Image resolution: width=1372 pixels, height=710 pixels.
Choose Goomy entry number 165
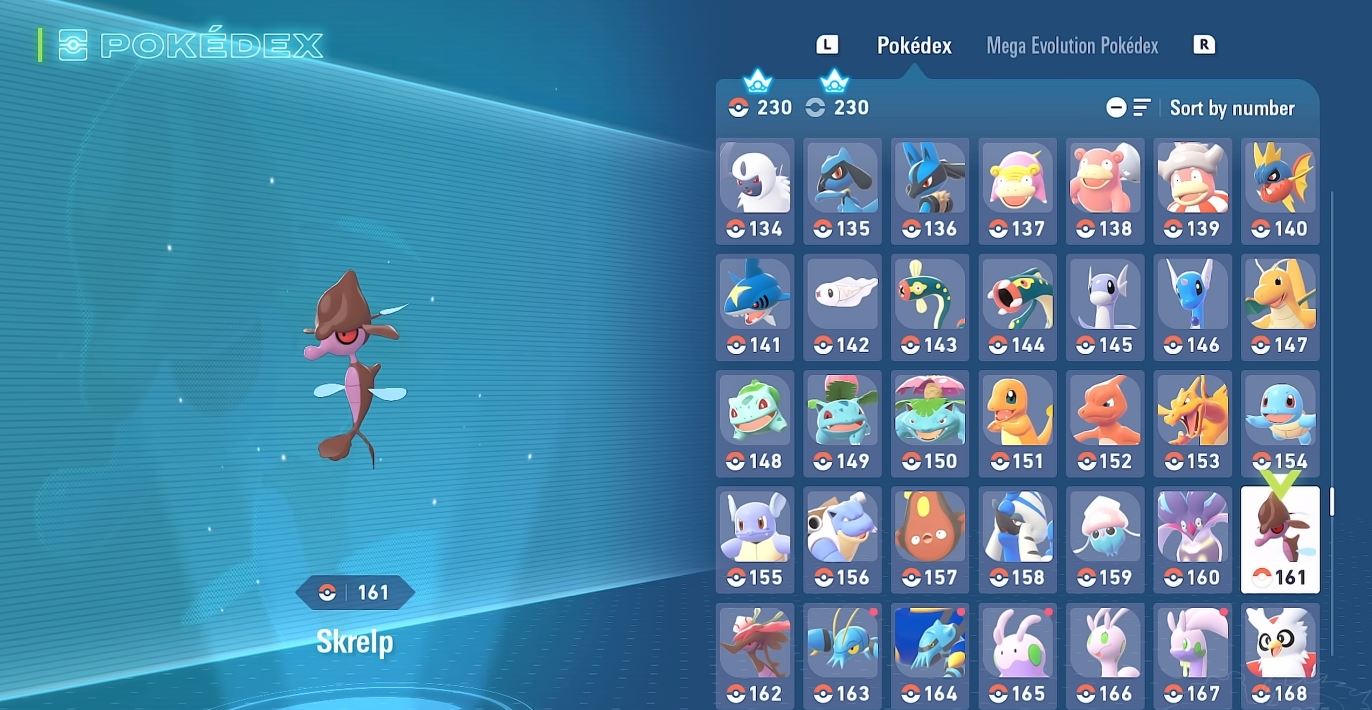[1017, 655]
